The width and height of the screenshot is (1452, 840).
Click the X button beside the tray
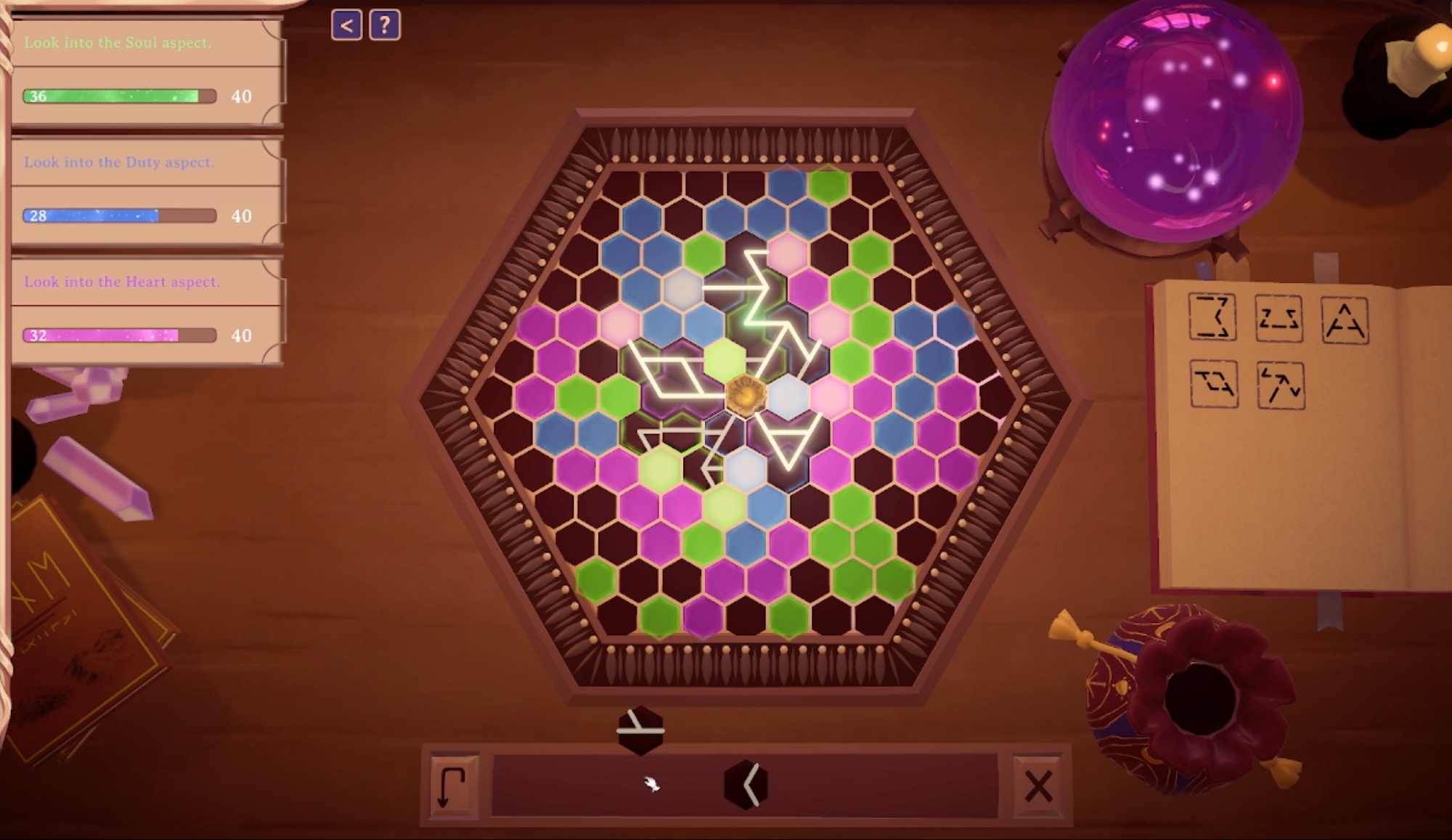click(x=1038, y=786)
